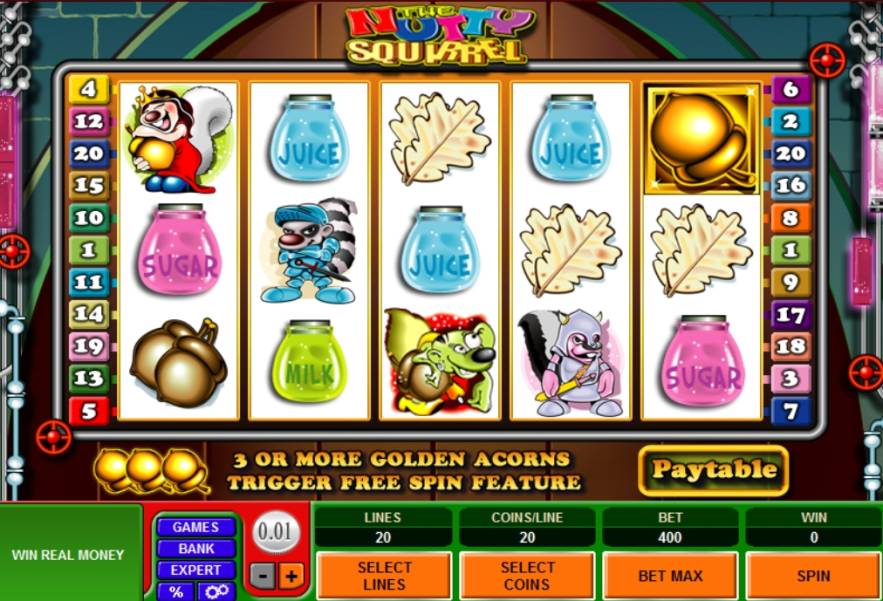Click the Bet Max button
This screenshot has height=601, width=883.
670,575
